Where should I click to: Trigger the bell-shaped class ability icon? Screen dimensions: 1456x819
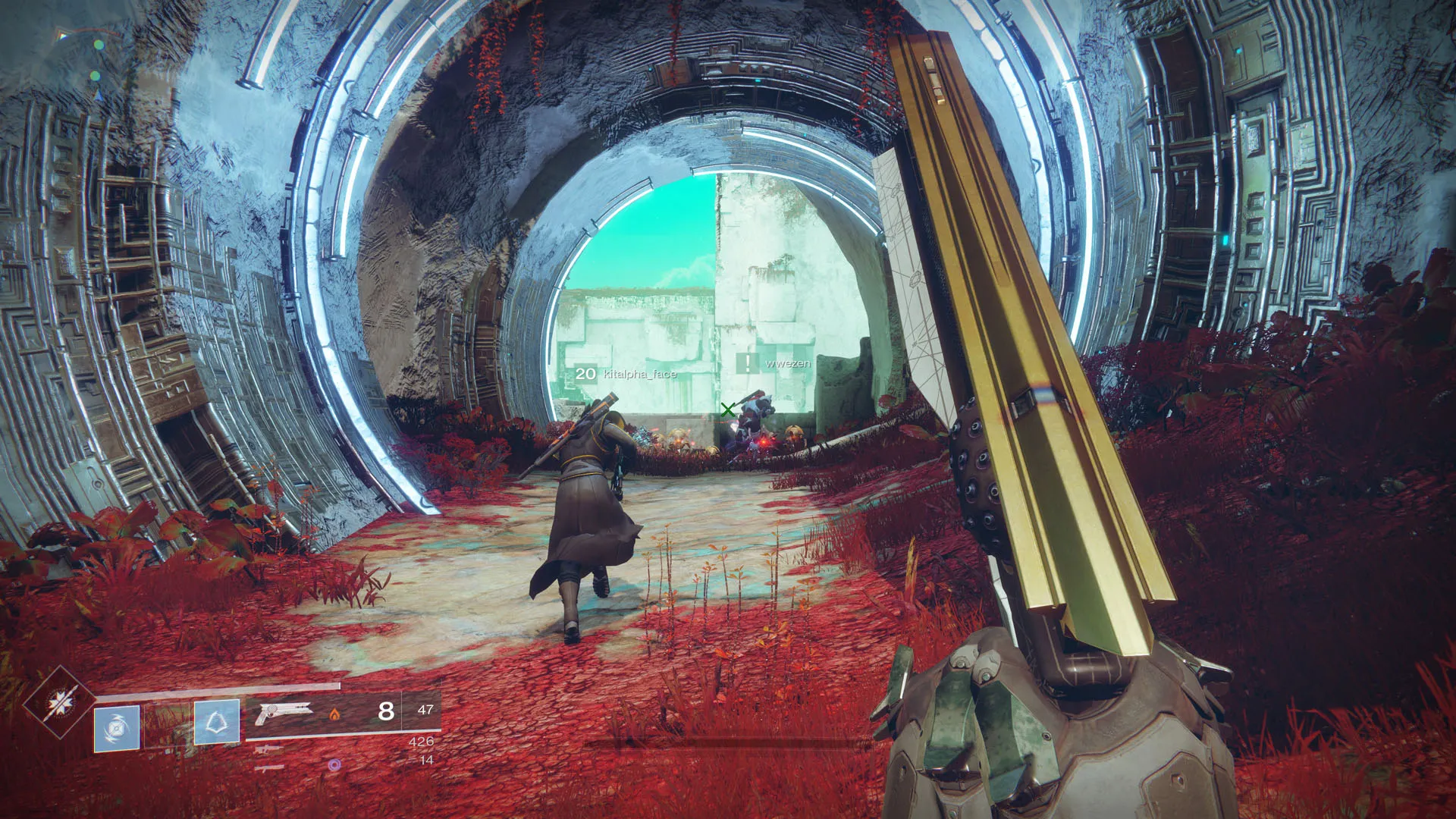click(x=217, y=721)
